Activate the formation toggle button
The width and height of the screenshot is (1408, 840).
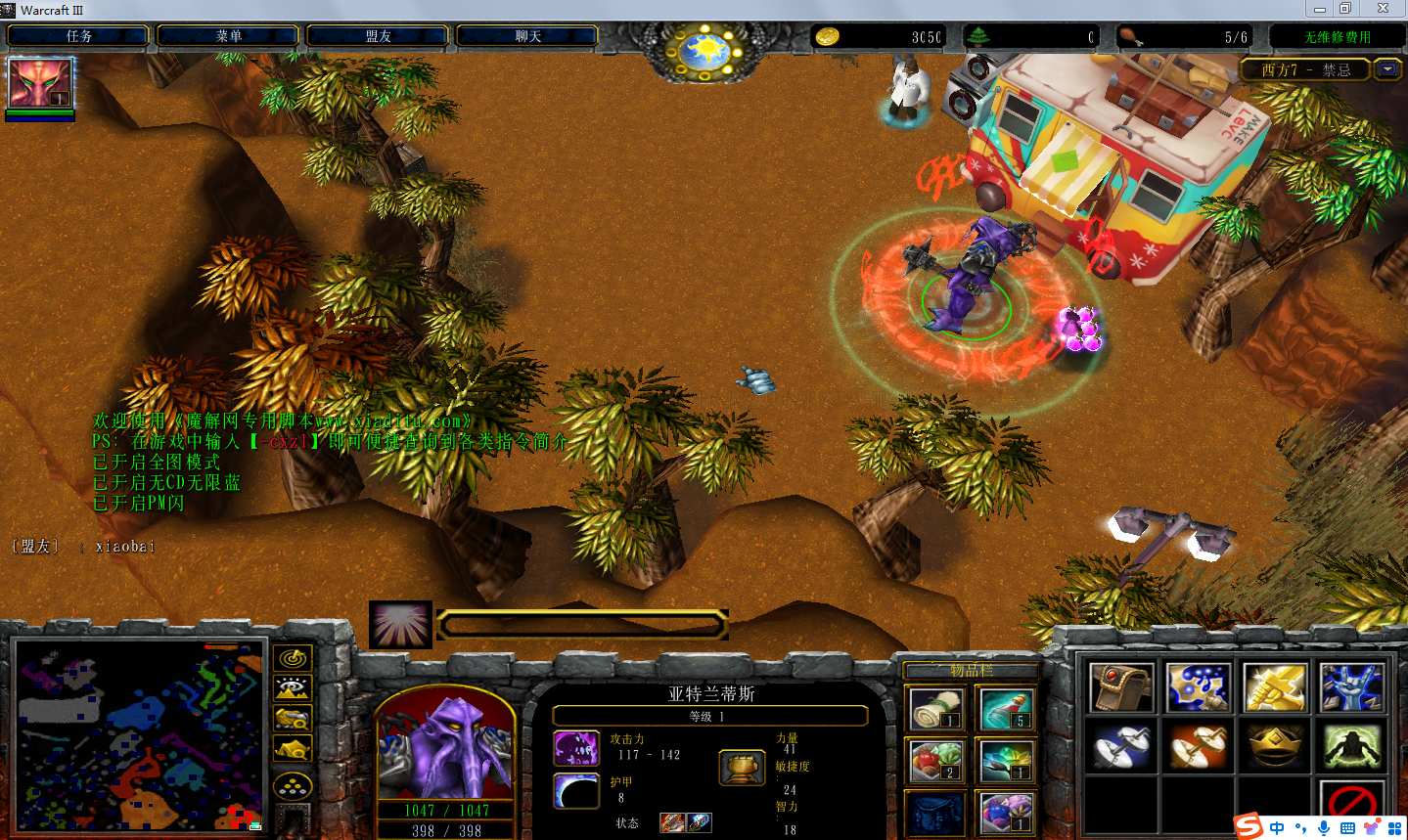pos(293,785)
